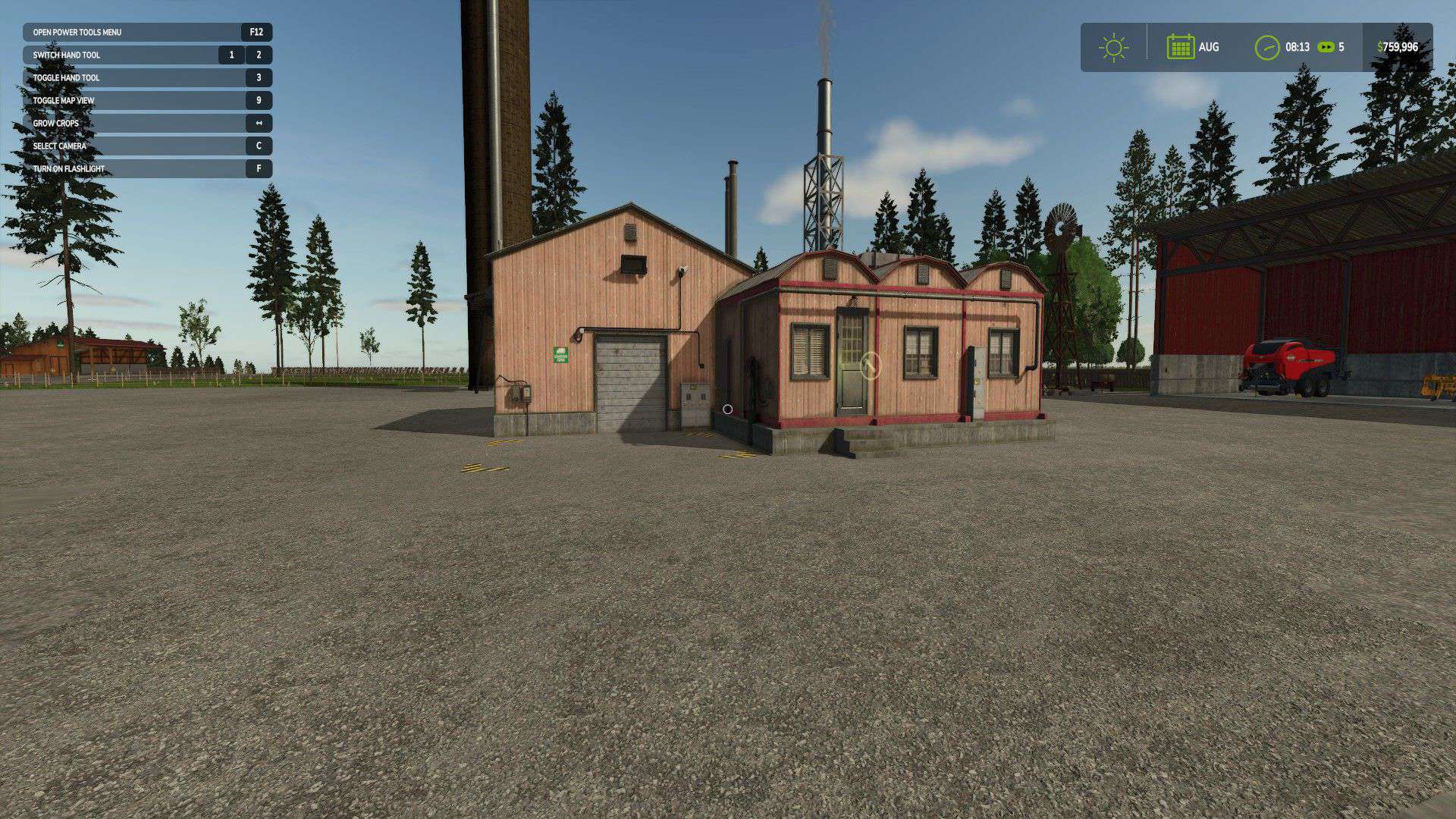Click the game speed value 5 indicator
Screen dimensions: 1456x819
point(1341,47)
